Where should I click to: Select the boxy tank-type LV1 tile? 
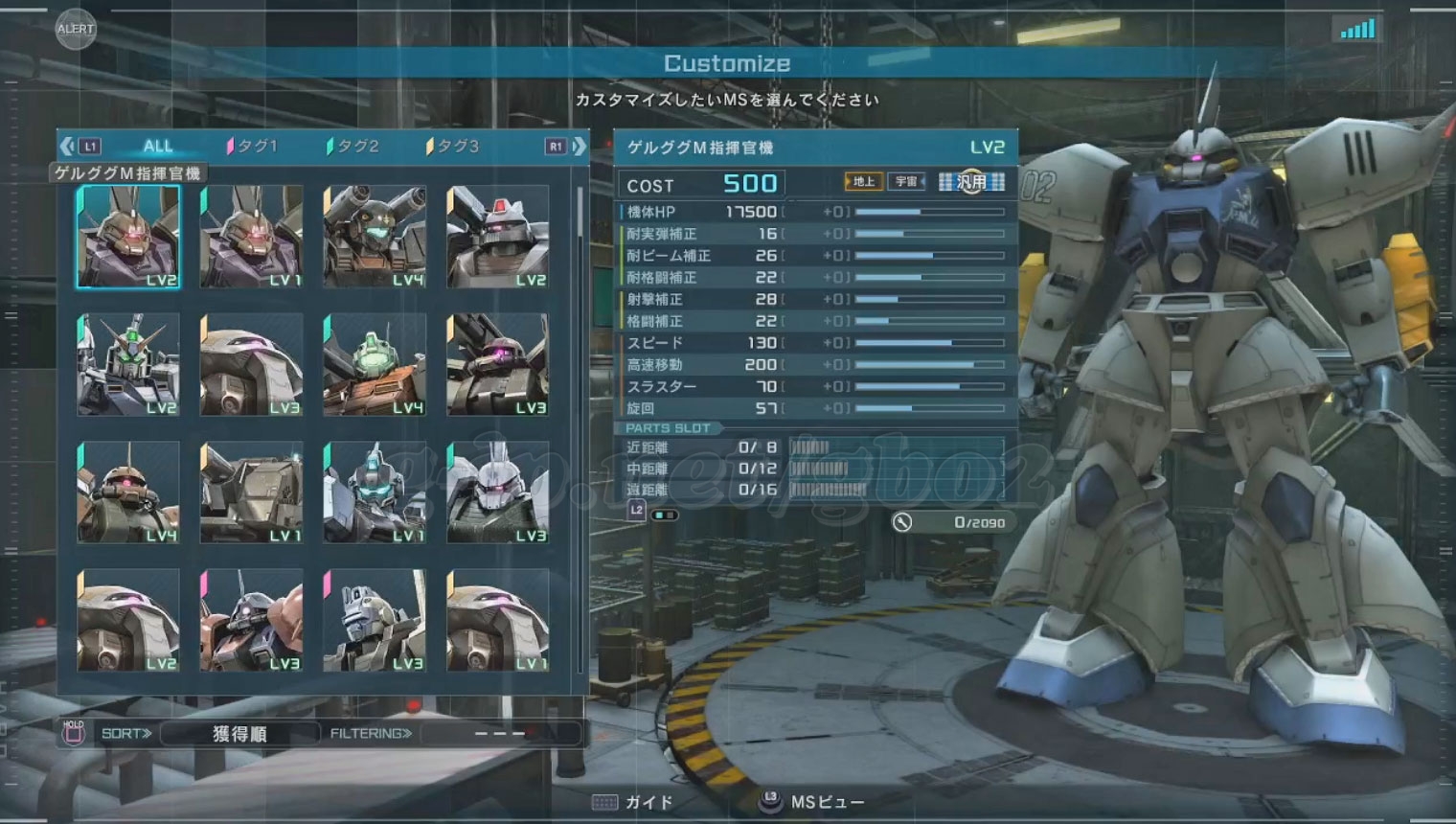(x=251, y=492)
